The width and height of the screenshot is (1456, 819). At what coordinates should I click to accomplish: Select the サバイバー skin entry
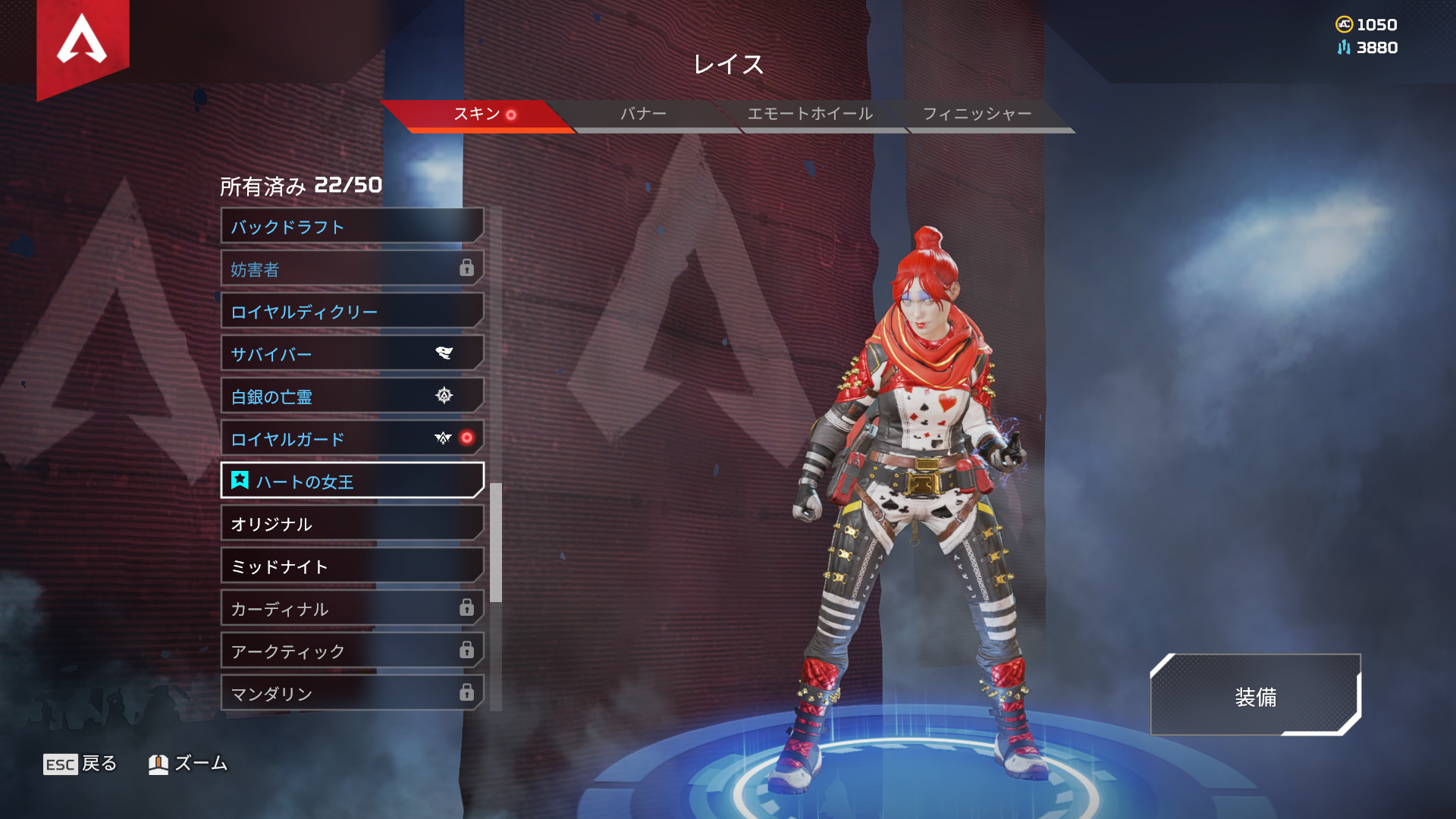(x=352, y=354)
